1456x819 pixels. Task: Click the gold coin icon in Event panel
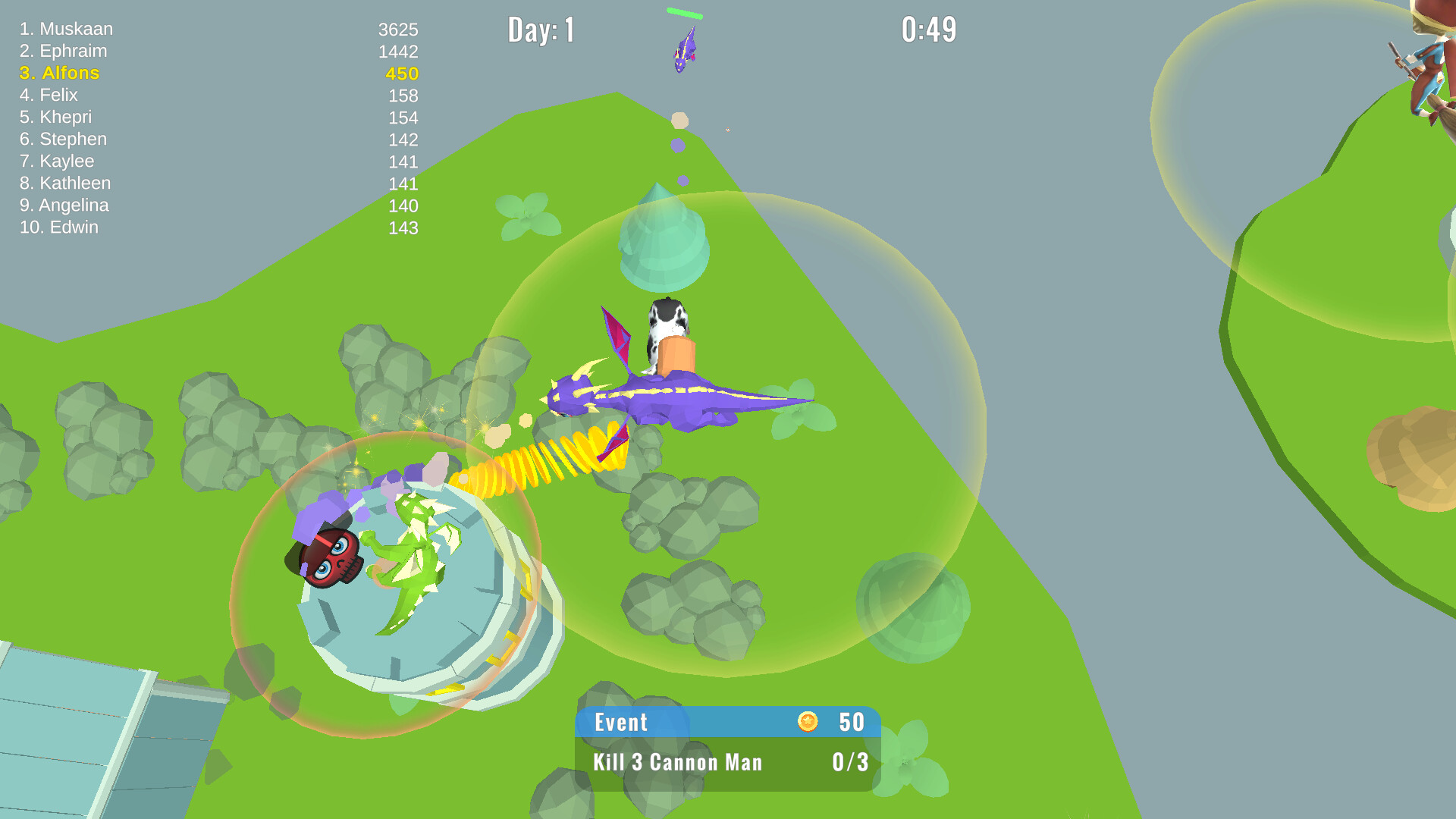808,722
